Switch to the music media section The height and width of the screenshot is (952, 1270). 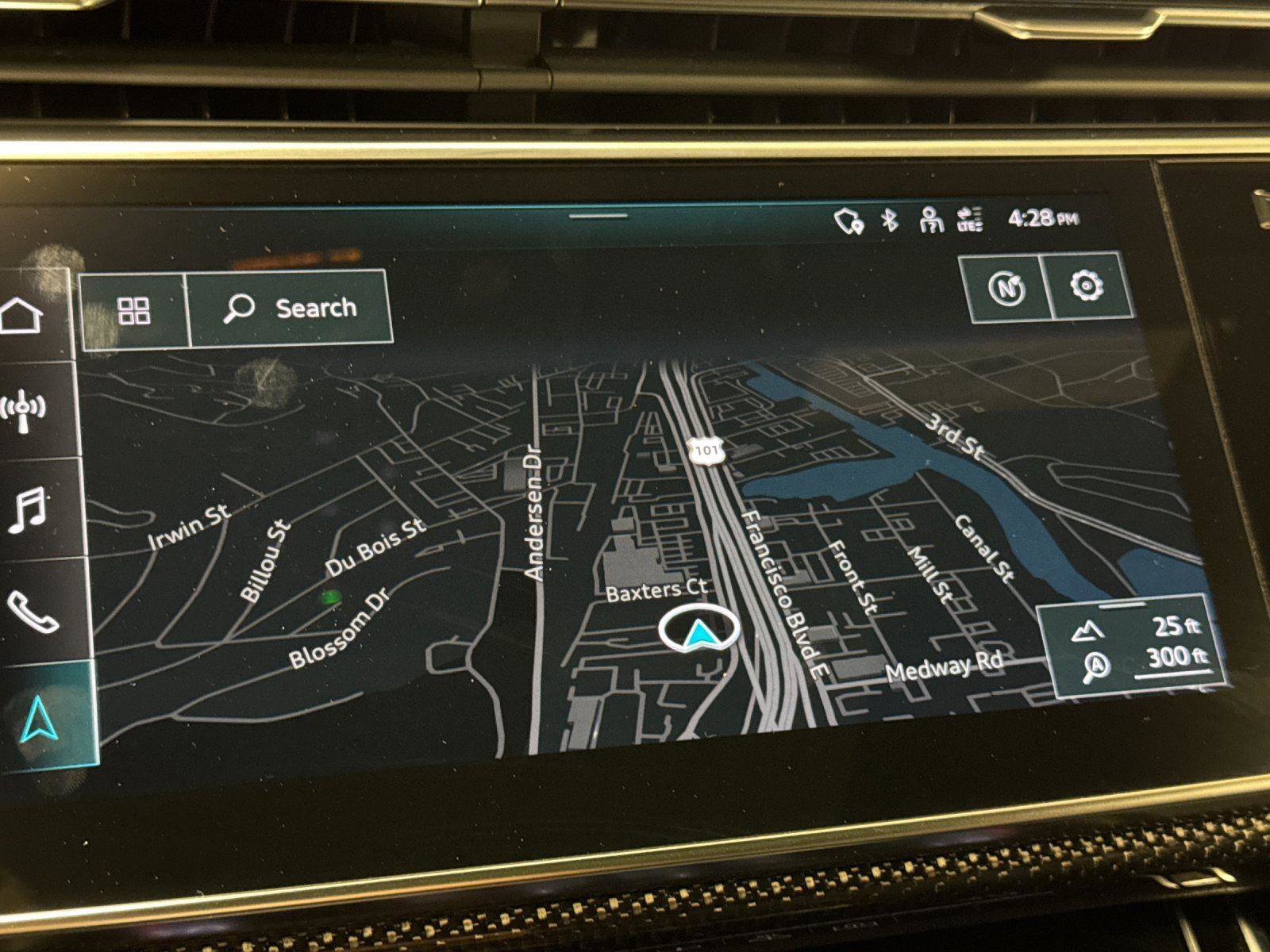point(28,509)
